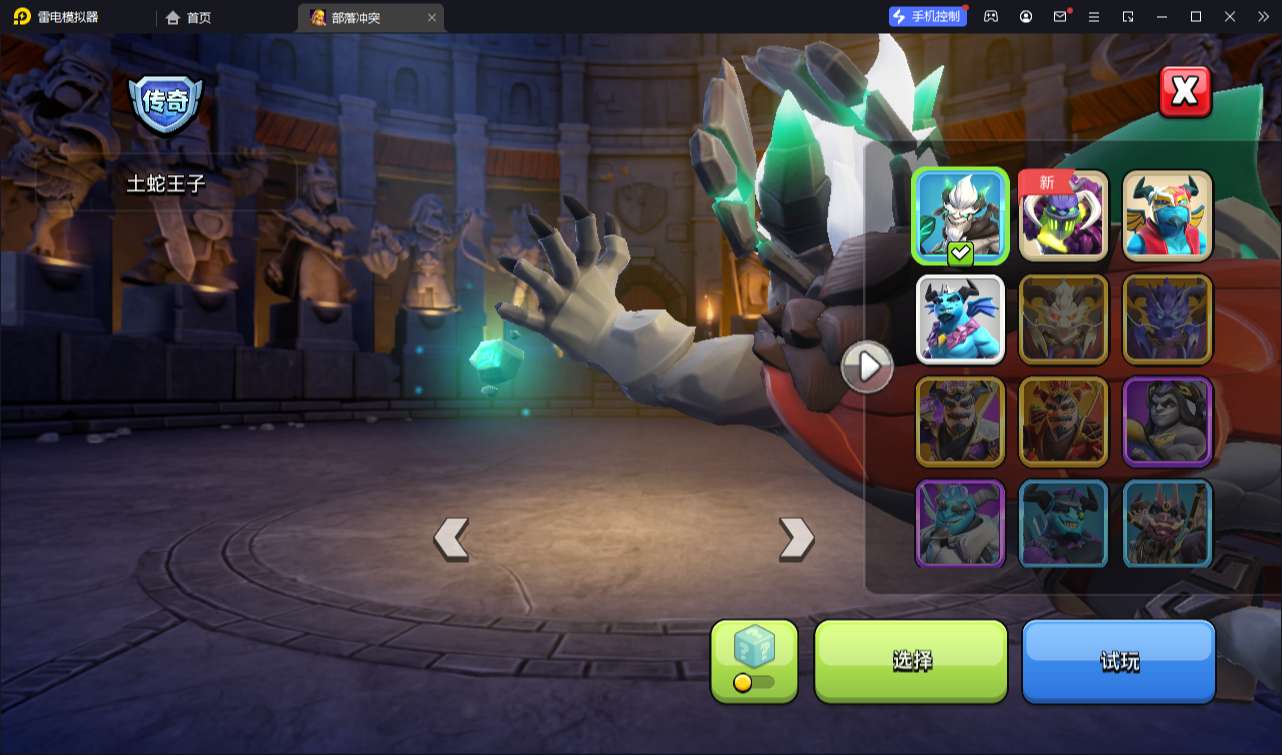The height and width of the screenshot is (755, 1282).
Task: Open the 传奇 (legendary) rarity shield badge
Action: [166, 102]
